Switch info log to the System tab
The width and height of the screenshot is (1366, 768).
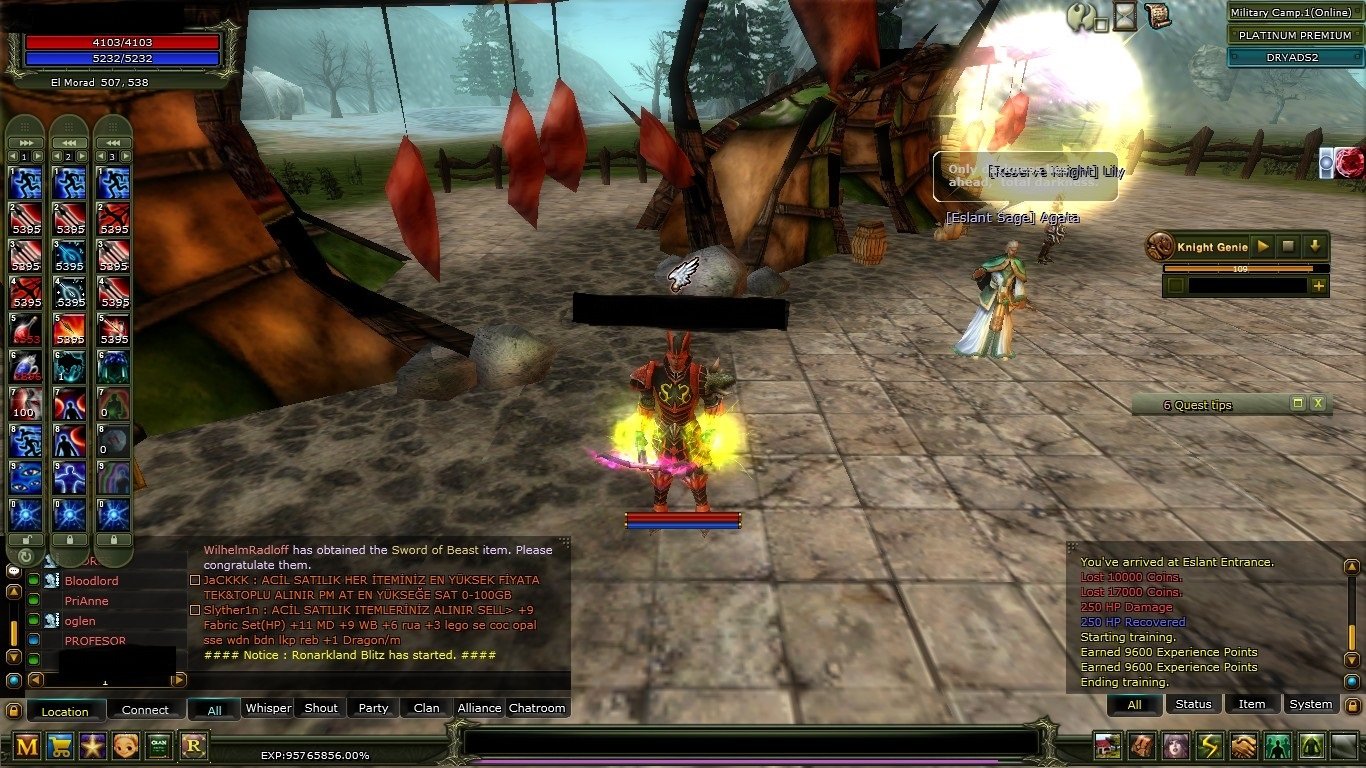[1310, 704]
